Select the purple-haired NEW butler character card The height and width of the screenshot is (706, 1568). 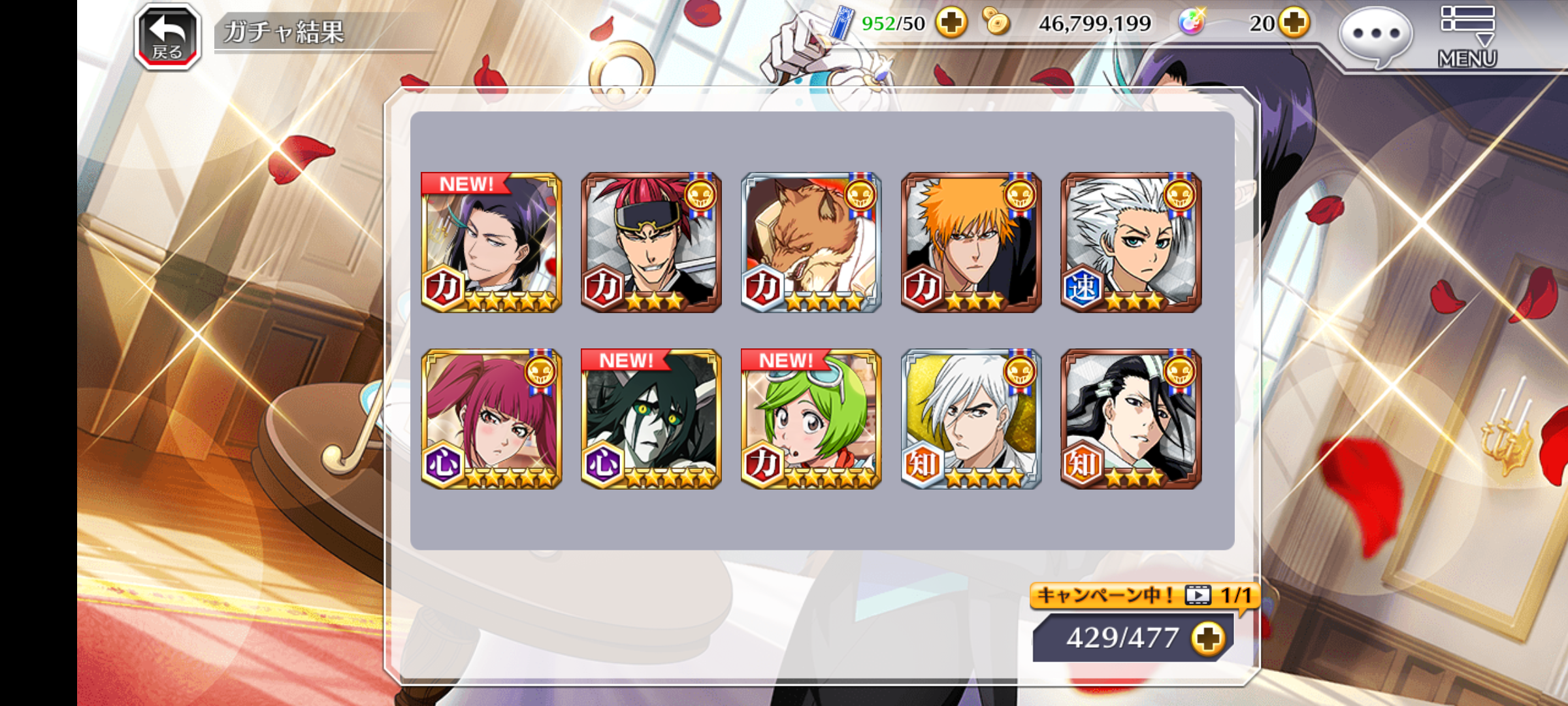coord(491,243)
